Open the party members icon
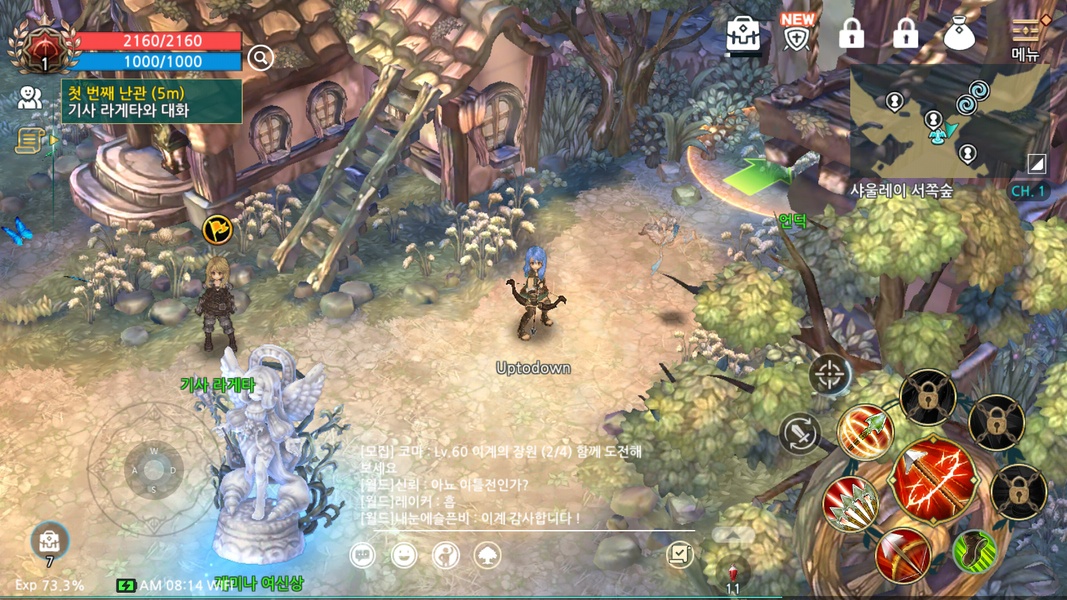 tap(30, 97)
